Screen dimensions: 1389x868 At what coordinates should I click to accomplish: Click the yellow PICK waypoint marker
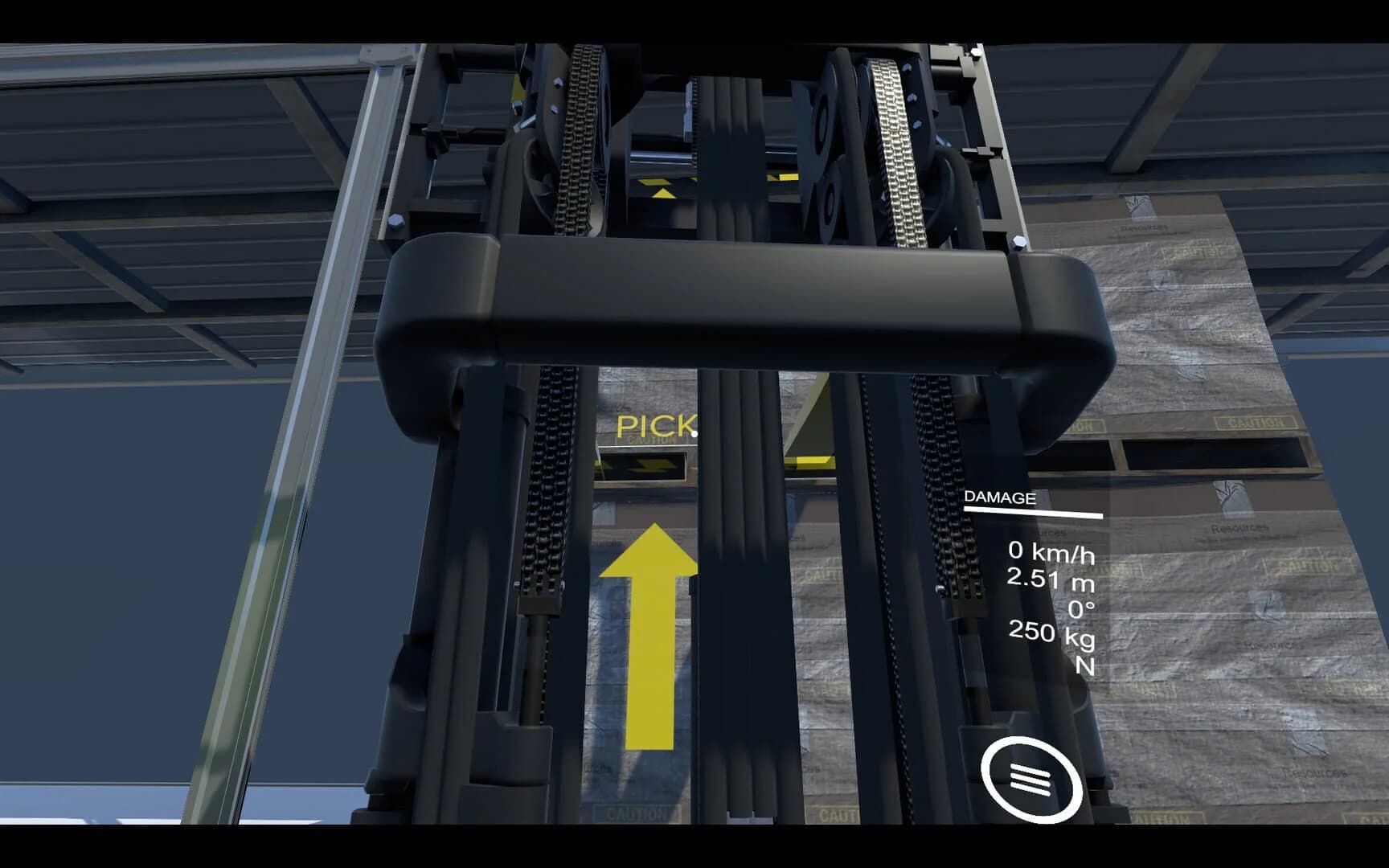[x=659, y=426]
